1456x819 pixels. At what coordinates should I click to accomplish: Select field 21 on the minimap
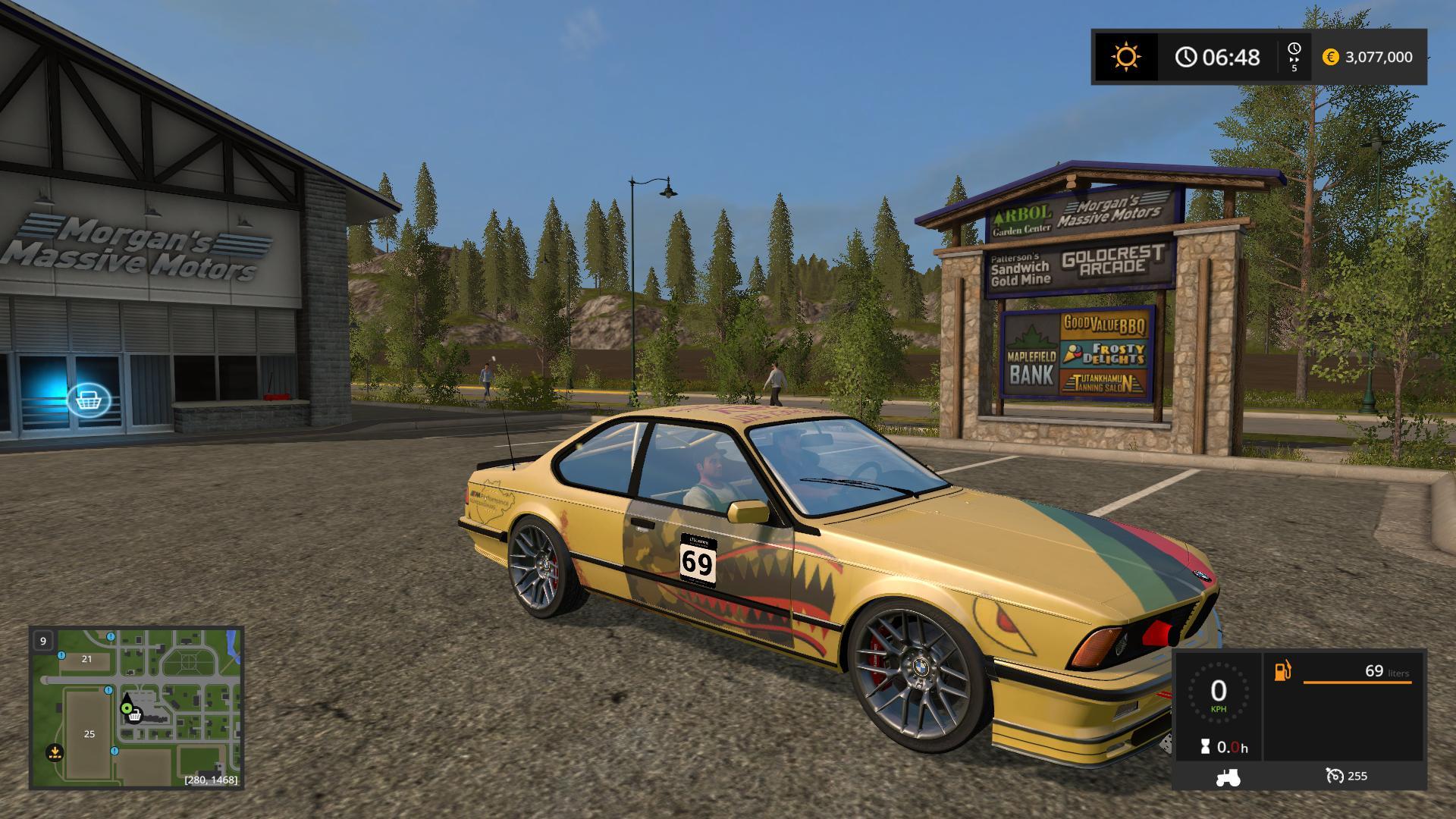click(x=86, y=659)
